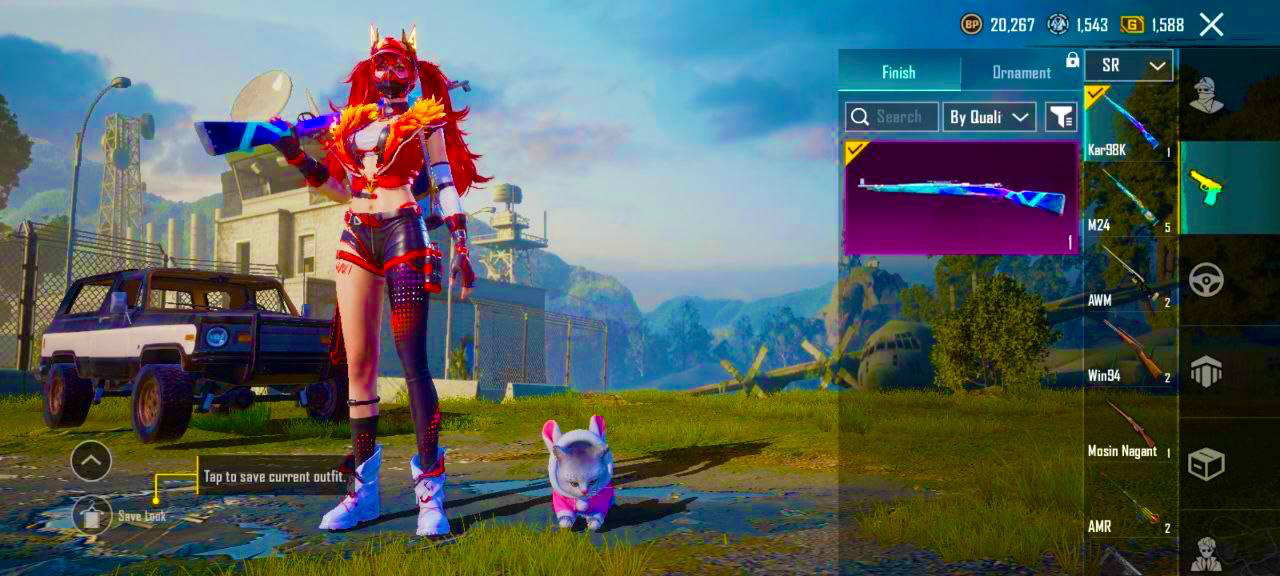Click the Search input field
Image resolution: width=1280 pixels, height=576 pixels.
(x=892, y=117)
